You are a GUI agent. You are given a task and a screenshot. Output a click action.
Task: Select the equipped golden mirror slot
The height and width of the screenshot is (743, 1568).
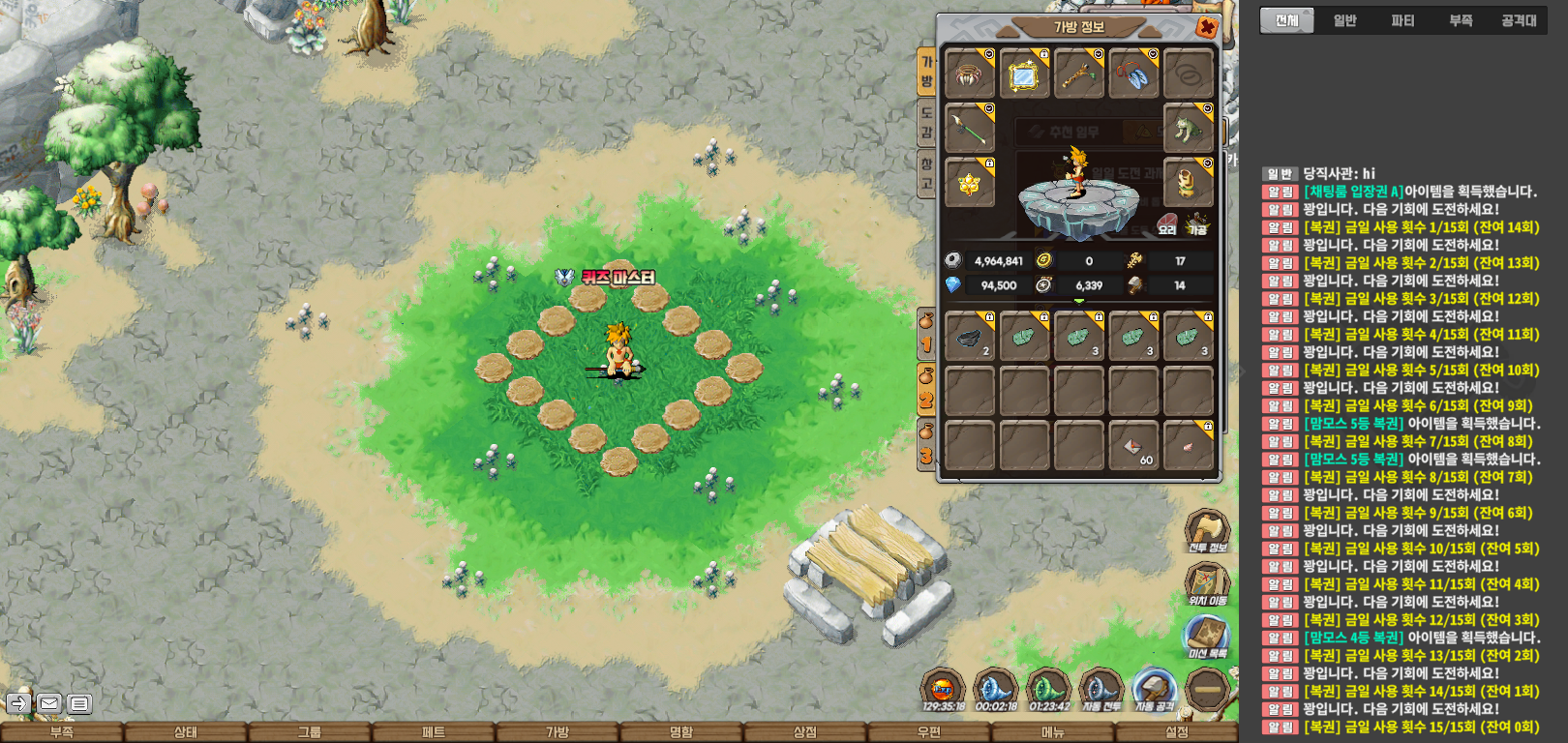(x=1024, y=74)
